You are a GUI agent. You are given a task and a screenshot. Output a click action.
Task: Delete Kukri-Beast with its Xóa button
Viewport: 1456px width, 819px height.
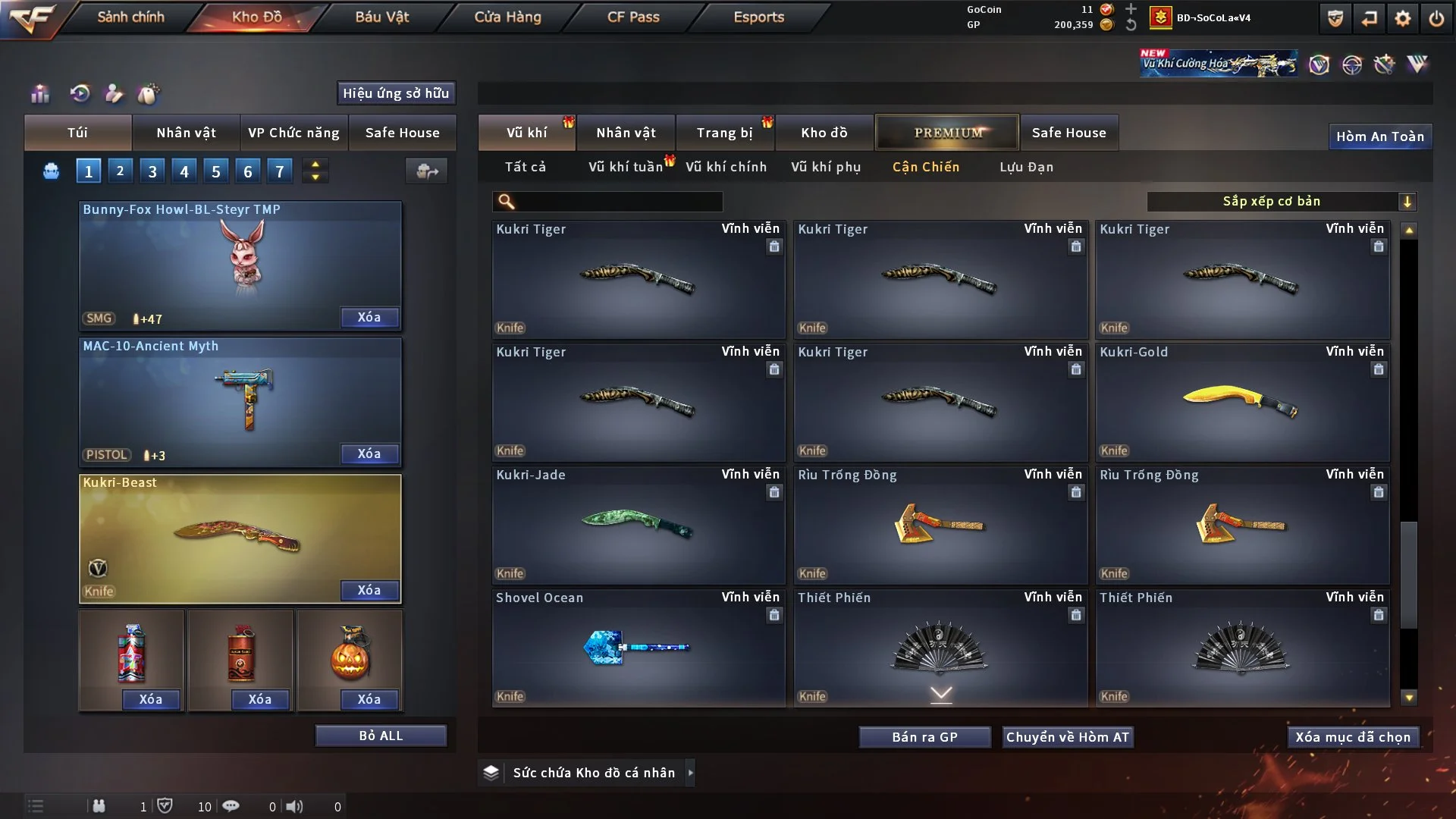[369, 590]
